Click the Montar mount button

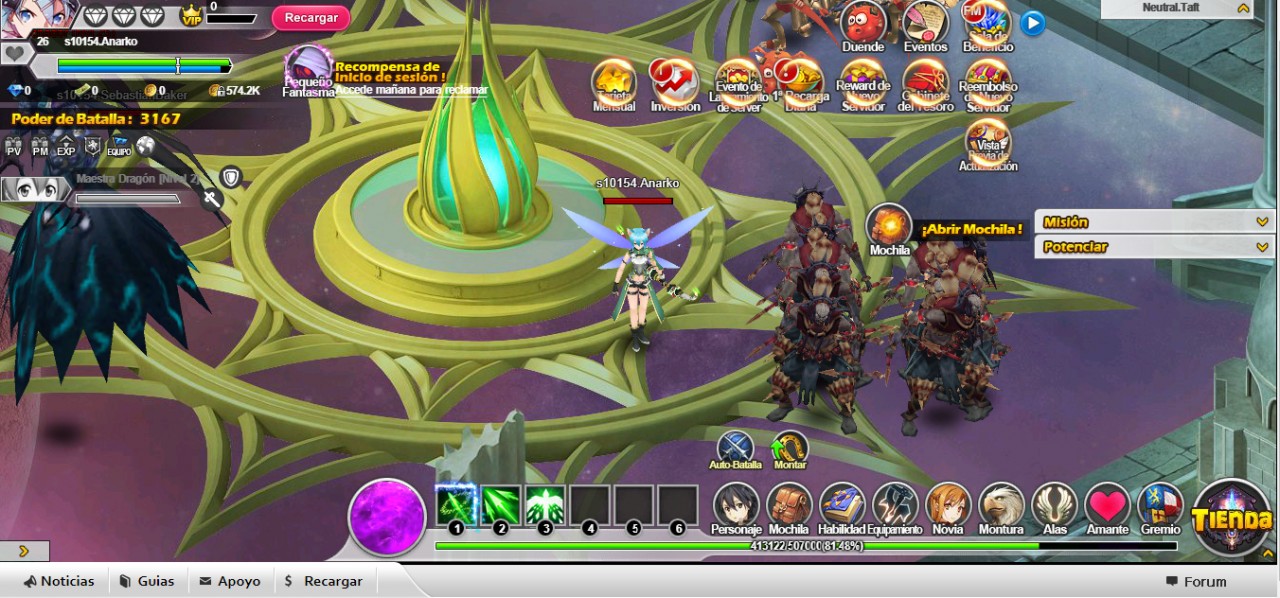pos(790,448)
